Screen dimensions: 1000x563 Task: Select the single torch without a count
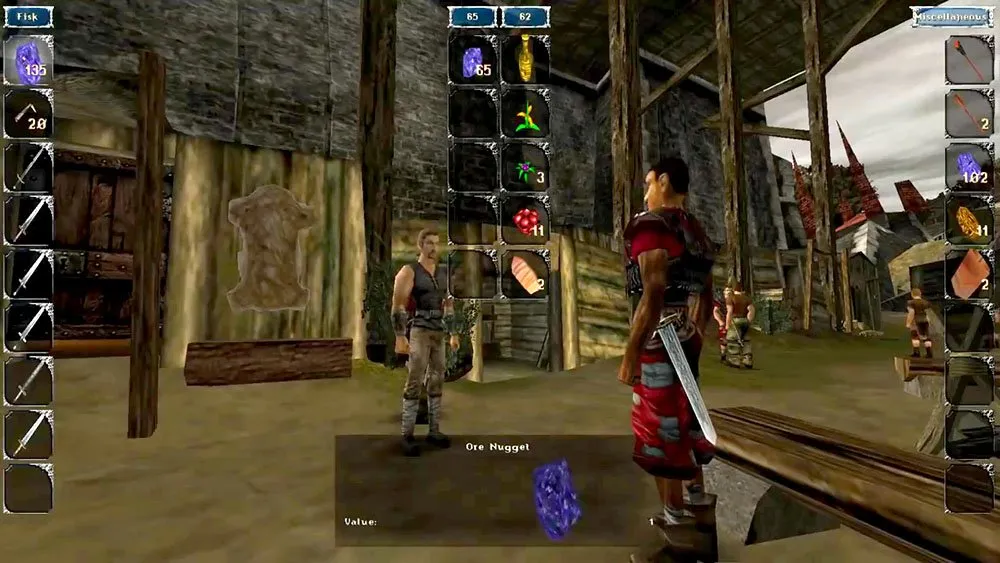(x=969, y=60)
